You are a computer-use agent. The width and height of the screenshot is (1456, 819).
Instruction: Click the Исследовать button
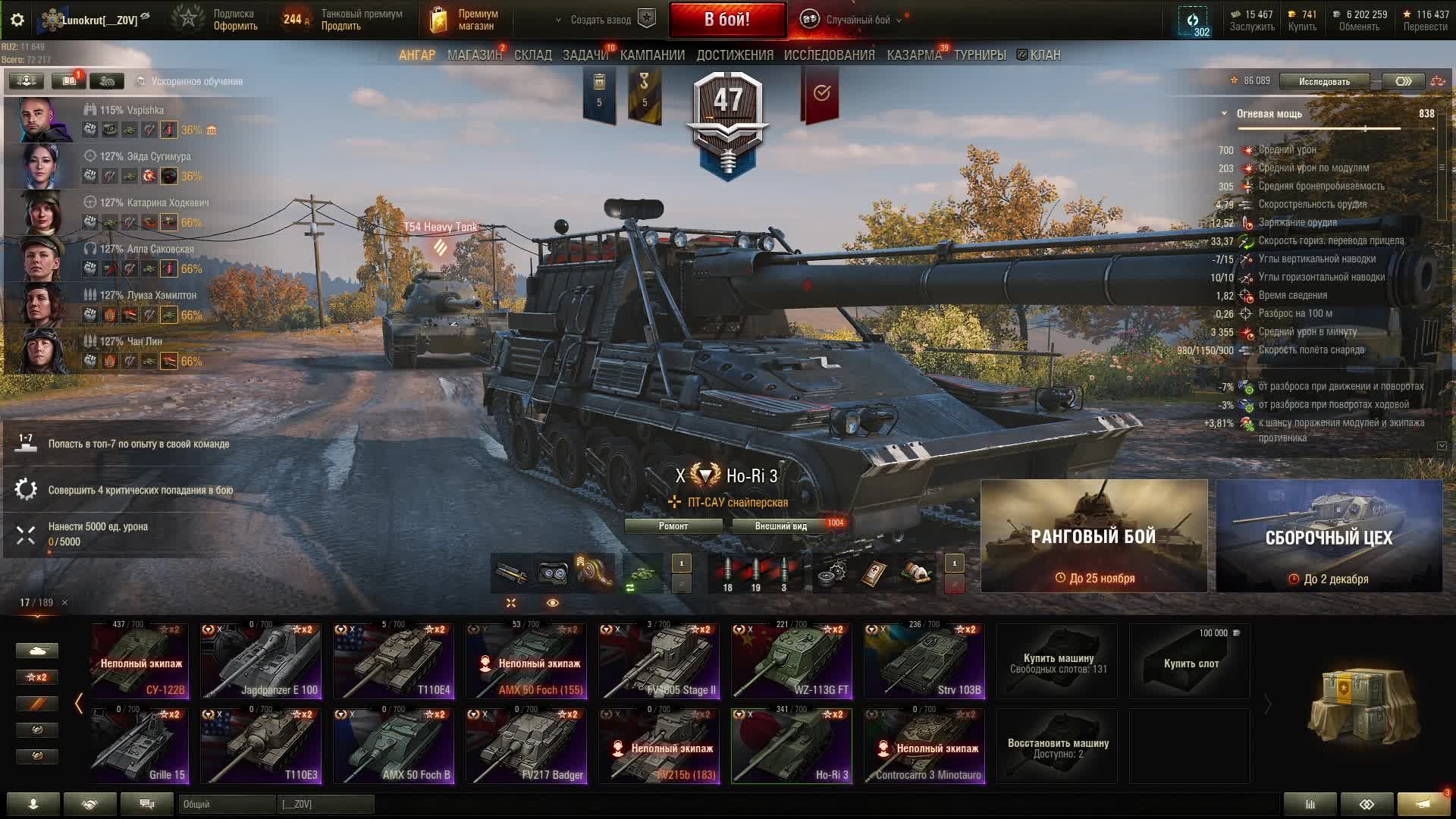(x=1324, y=81)
